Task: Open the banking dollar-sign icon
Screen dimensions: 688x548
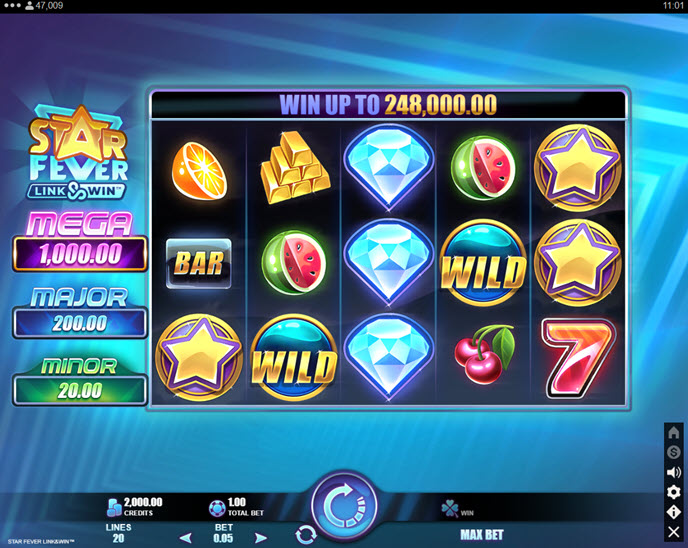Action: 674,452
